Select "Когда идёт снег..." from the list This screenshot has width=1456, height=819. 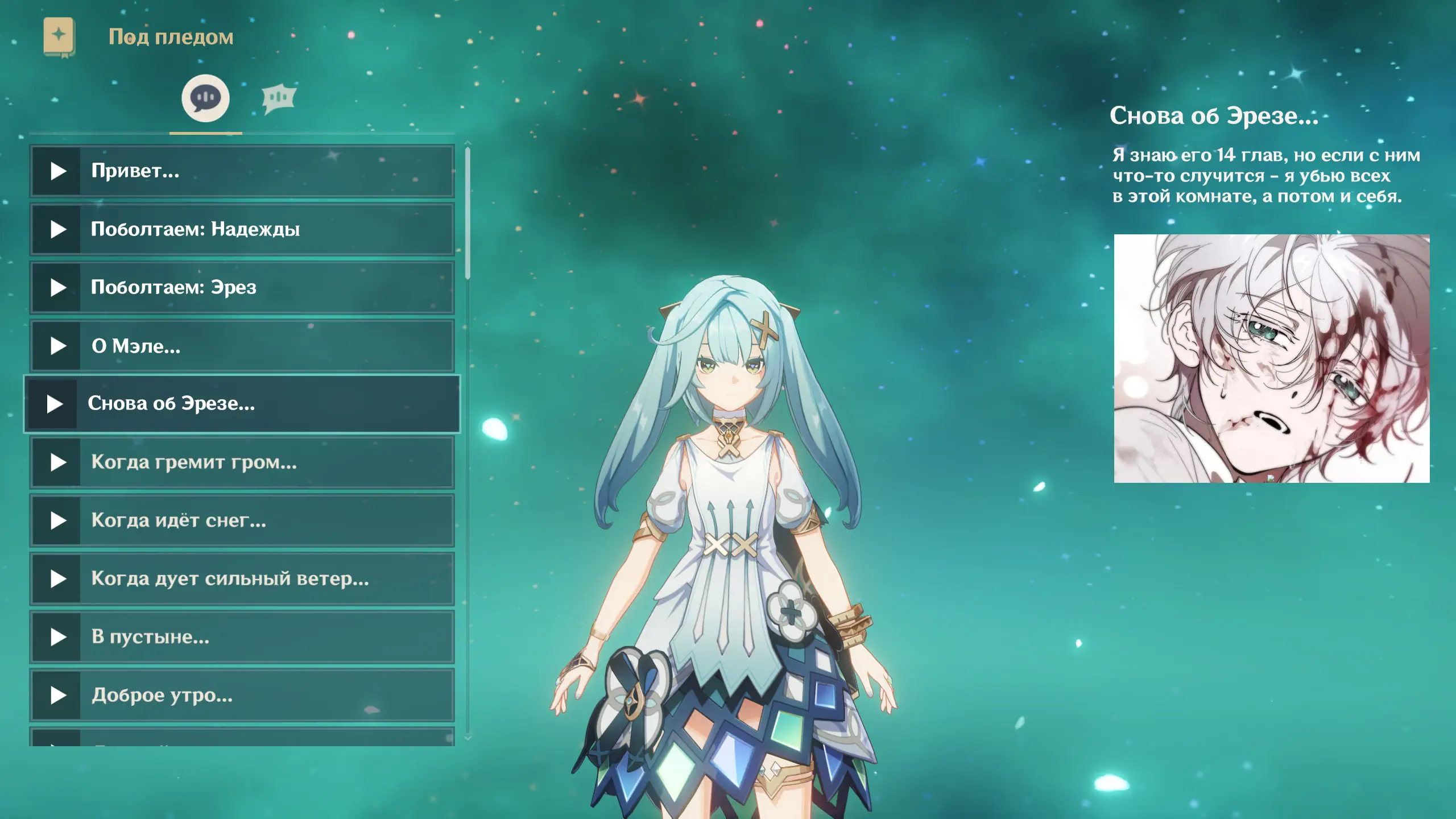coord(242,520)
